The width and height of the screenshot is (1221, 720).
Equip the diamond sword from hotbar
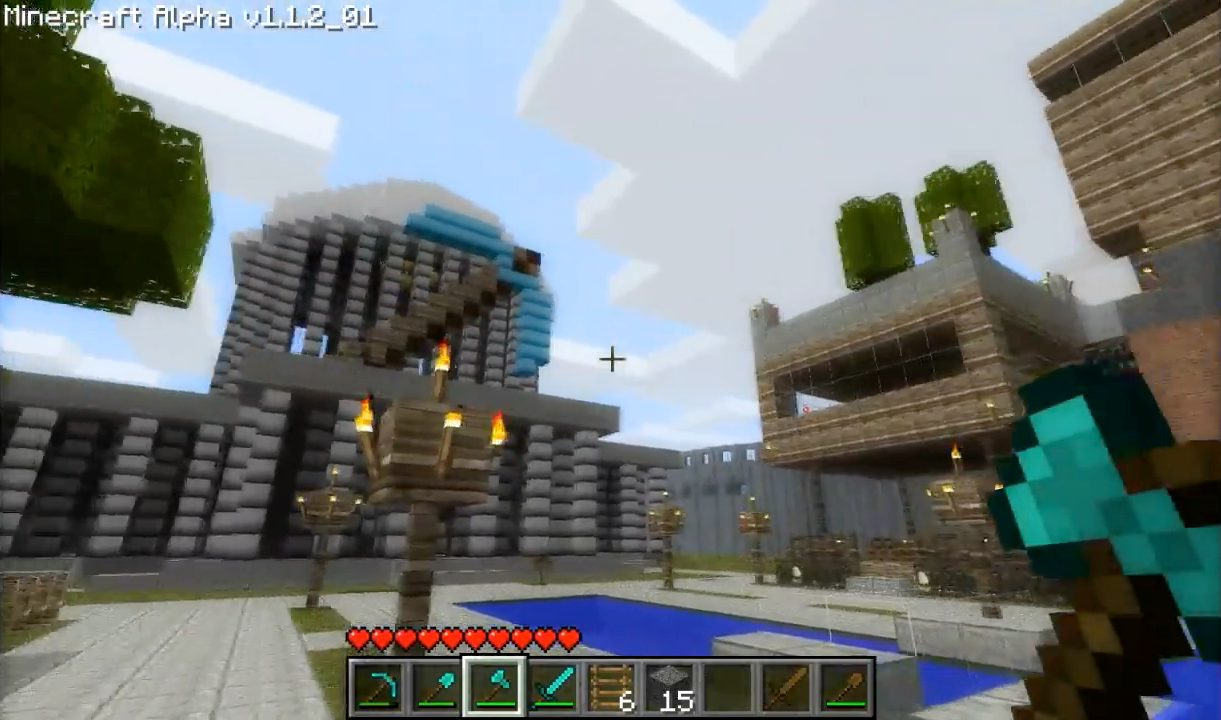[x=553, y=687]
